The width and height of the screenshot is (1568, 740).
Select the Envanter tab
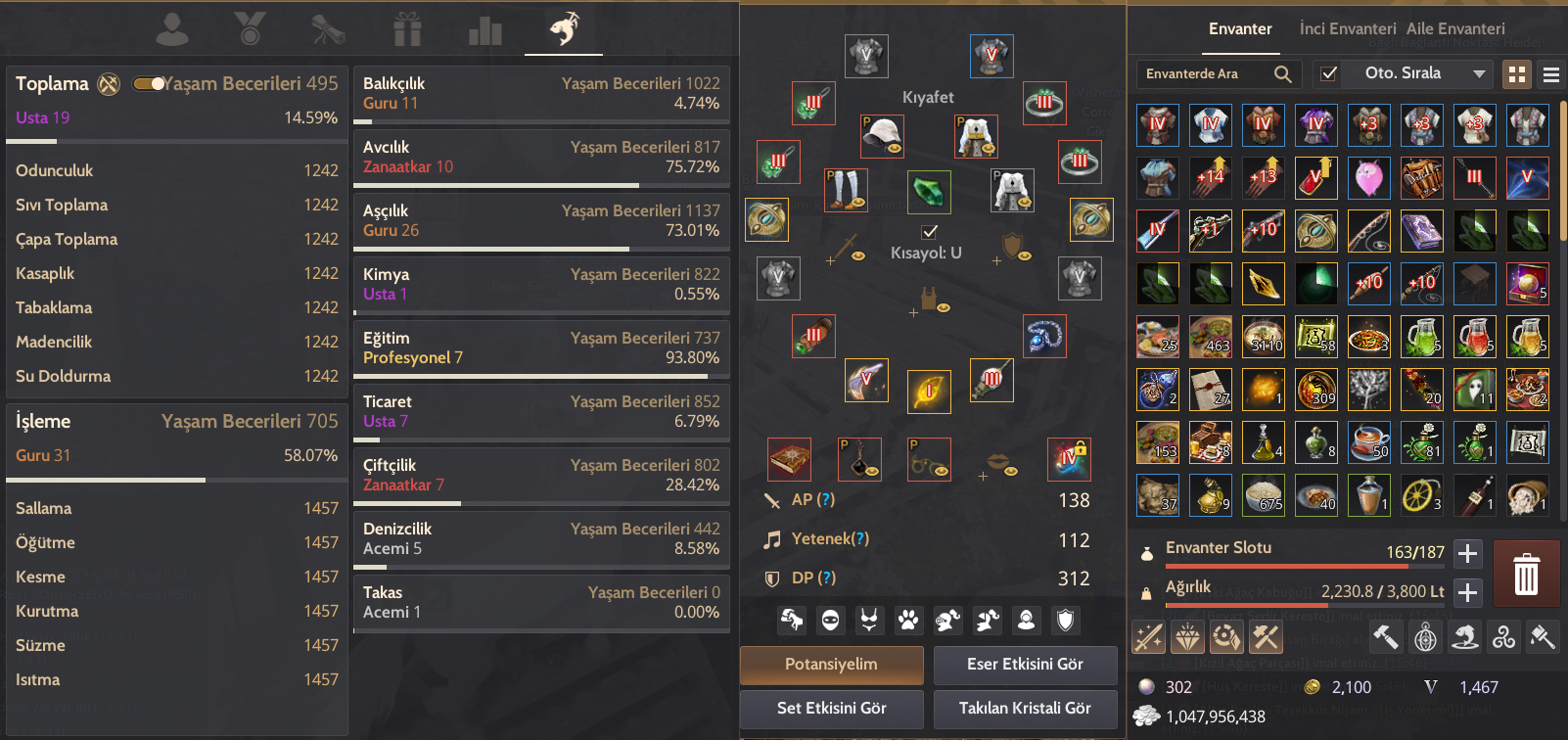[x=1240, y=29]
